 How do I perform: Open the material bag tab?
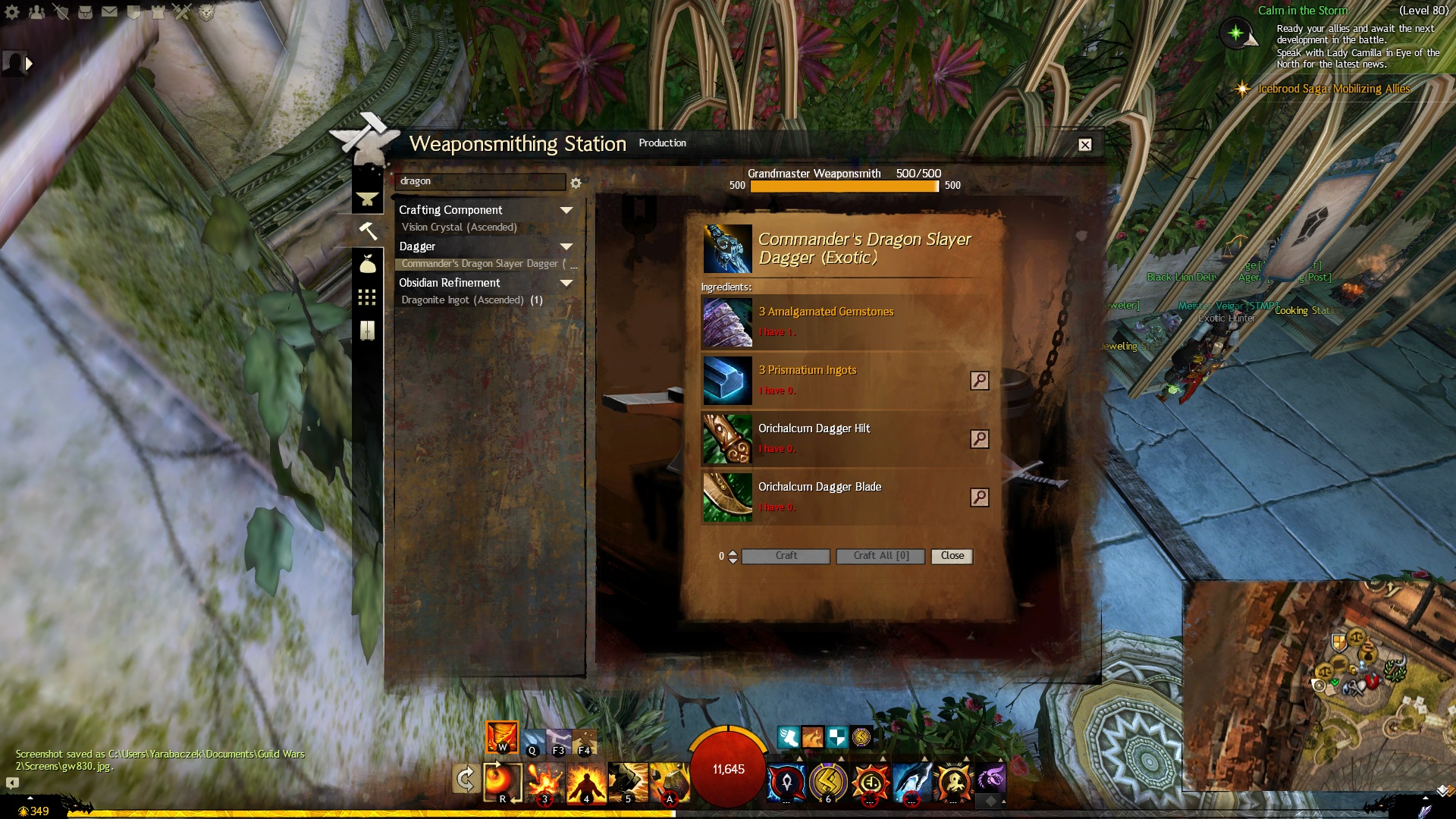pyautogui.click(x=368, y=264)
